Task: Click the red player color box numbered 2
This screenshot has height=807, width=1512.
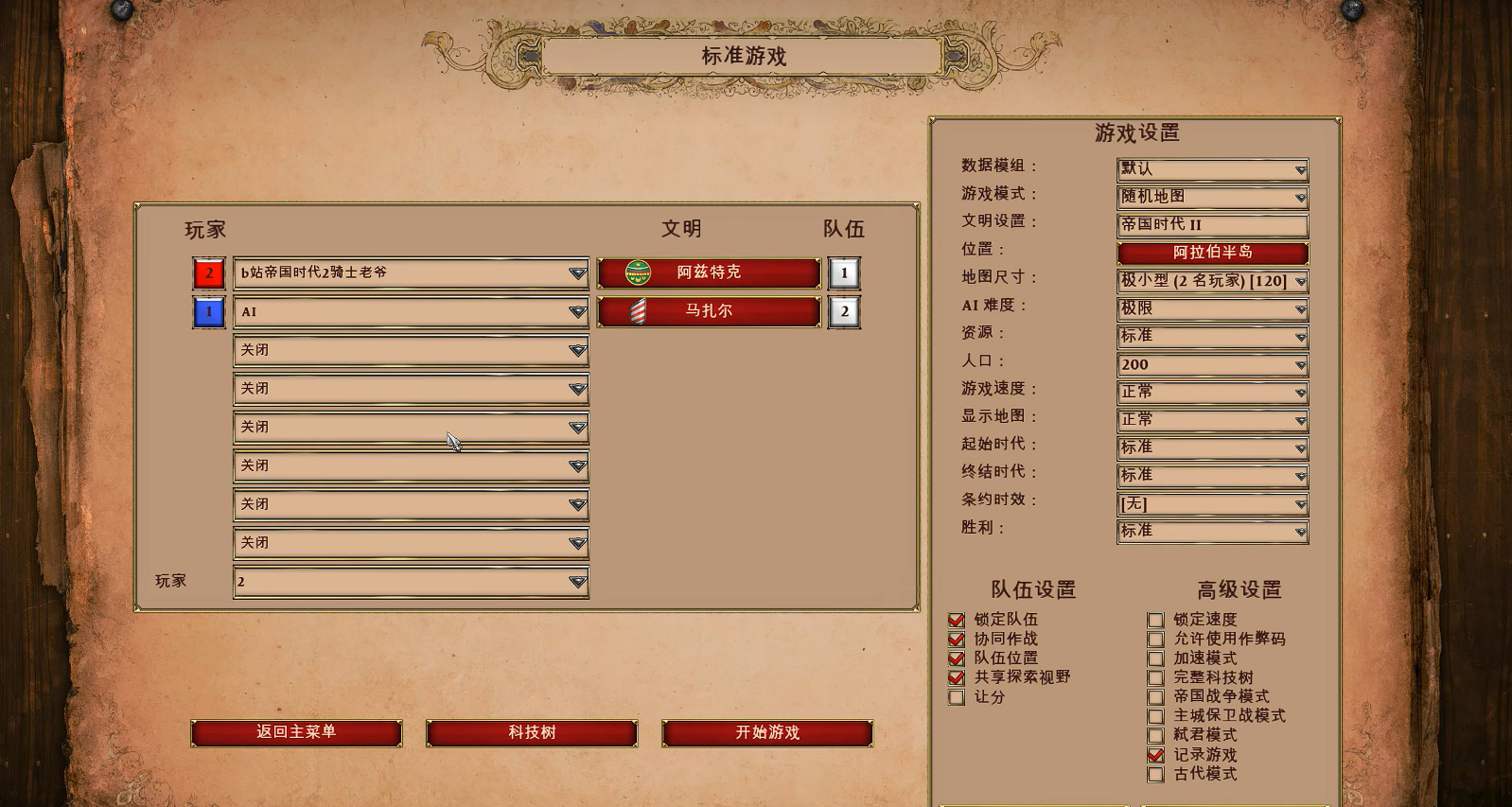Action: click(207, 272)
